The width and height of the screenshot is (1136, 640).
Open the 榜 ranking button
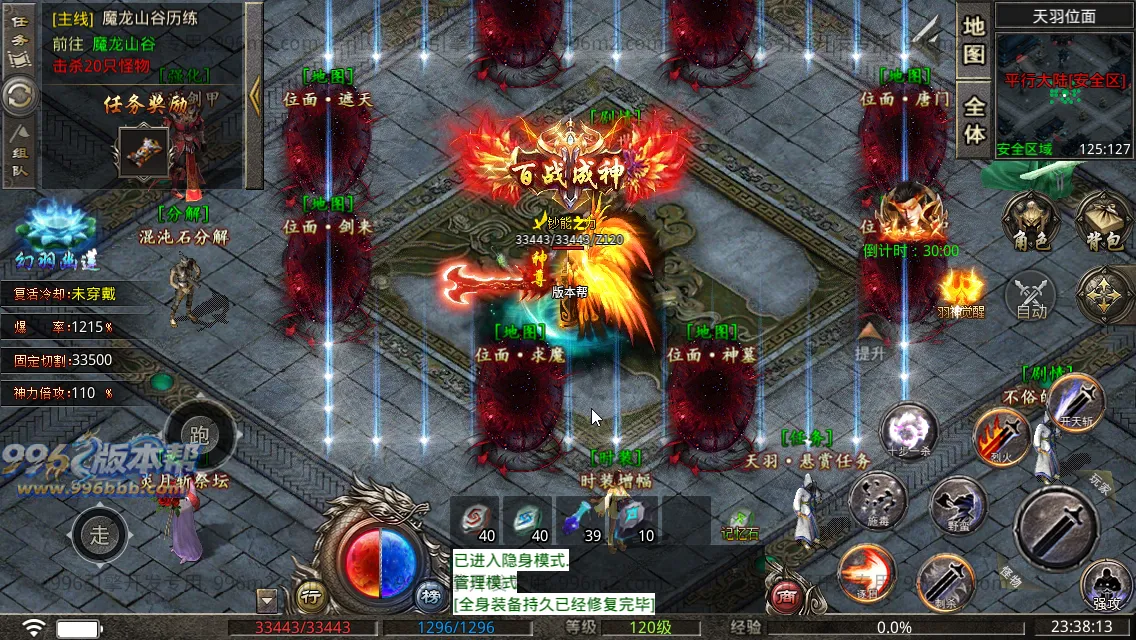click(430, 597)
